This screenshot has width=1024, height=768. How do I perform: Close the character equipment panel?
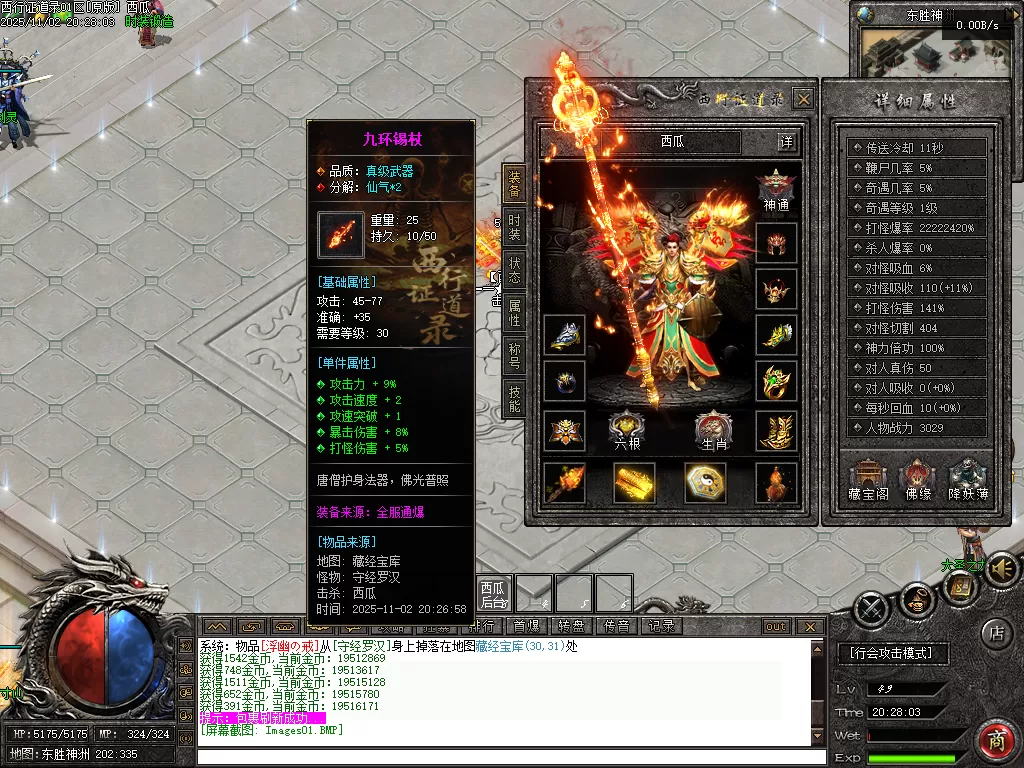click(x=803, y=98)
